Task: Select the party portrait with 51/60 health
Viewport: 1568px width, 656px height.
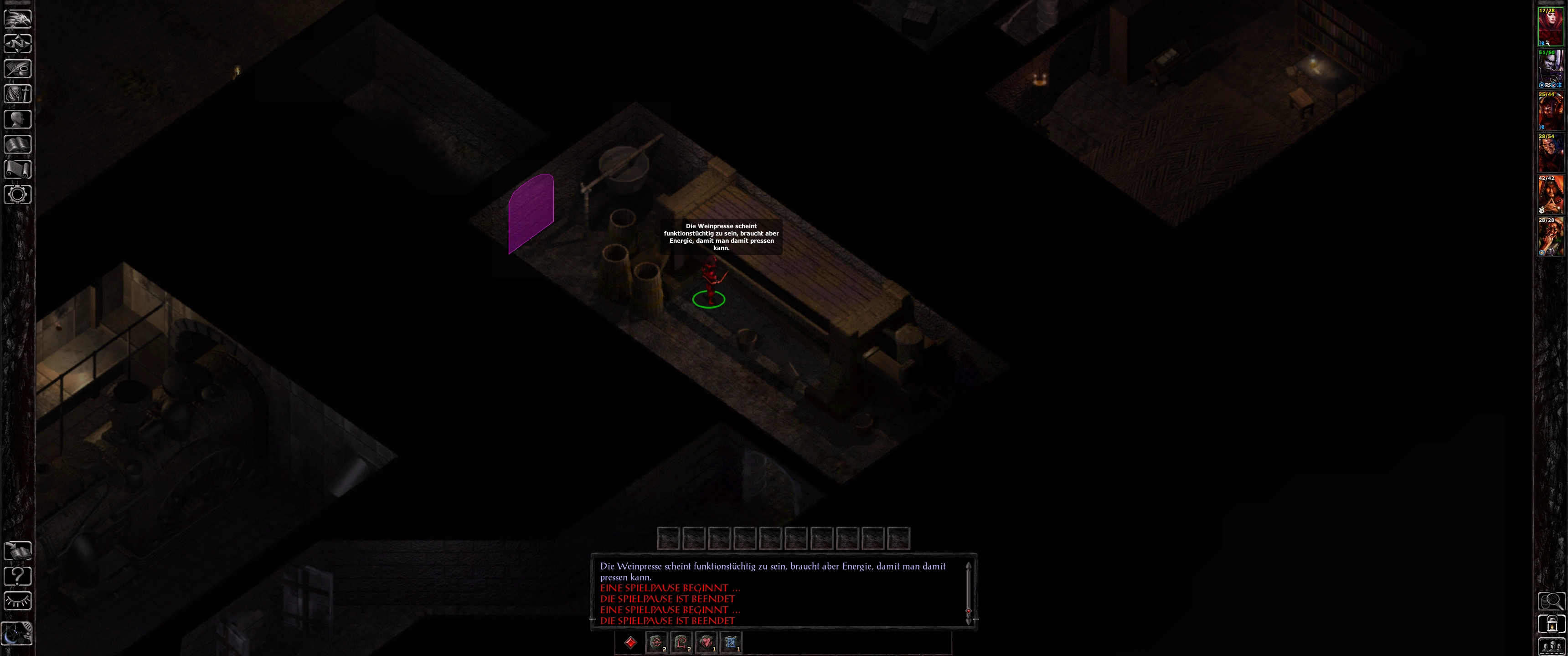Action: pyautogui.click(x=1550, y=69)
